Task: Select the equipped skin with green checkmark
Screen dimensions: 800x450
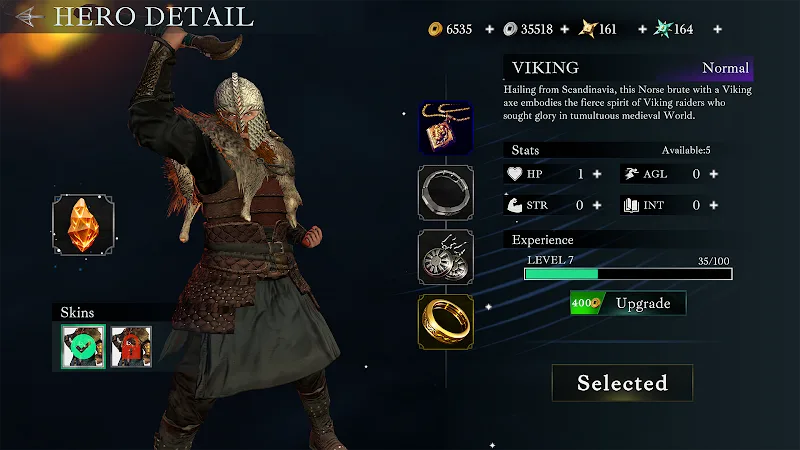Action: point(83,347)
